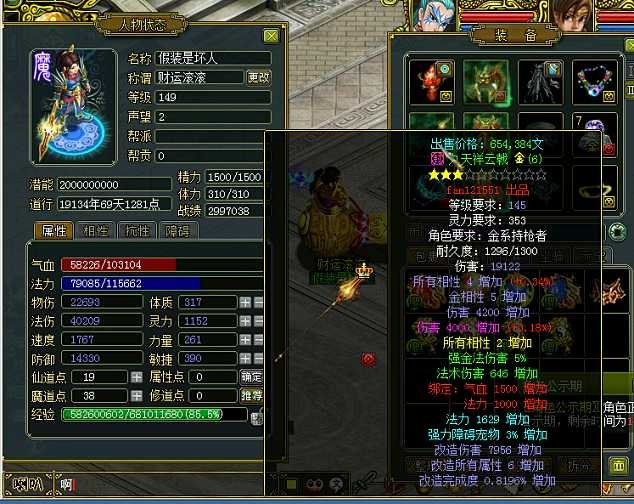The width and height of the screenshot is (634, 504).
Task: Increase 灵力 with its plus button
Action: (x=245, y=321)
